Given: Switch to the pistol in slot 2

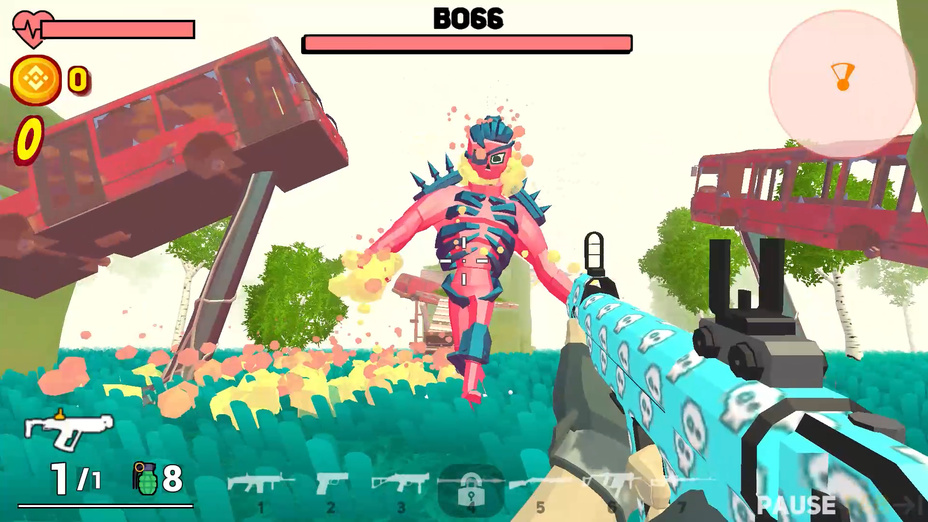Looking at the screenshot, I should pyautogui.click(x=331, y=486).
